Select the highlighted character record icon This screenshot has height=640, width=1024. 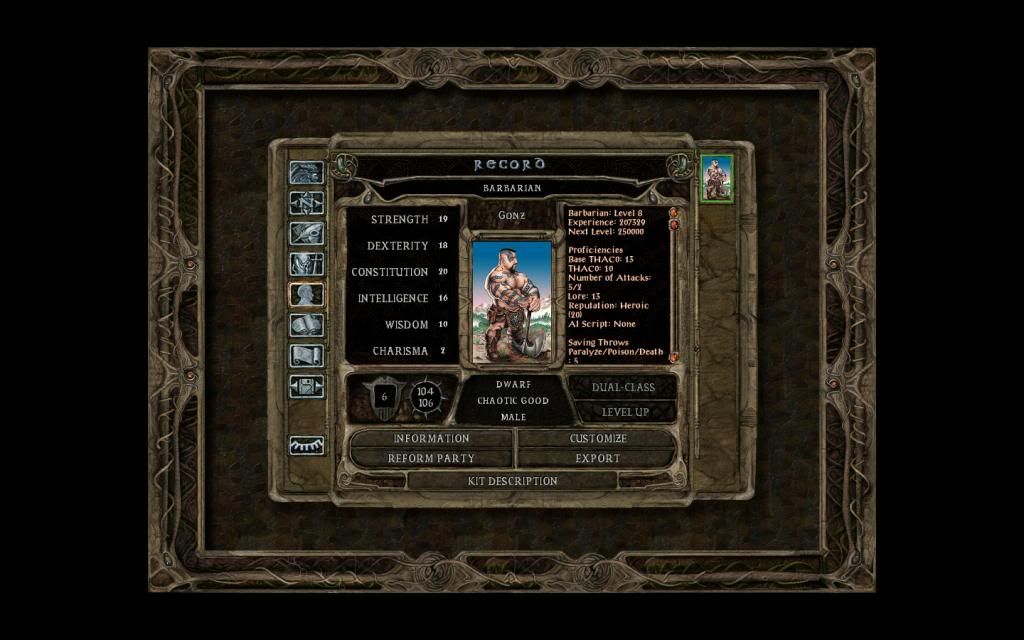306,295
